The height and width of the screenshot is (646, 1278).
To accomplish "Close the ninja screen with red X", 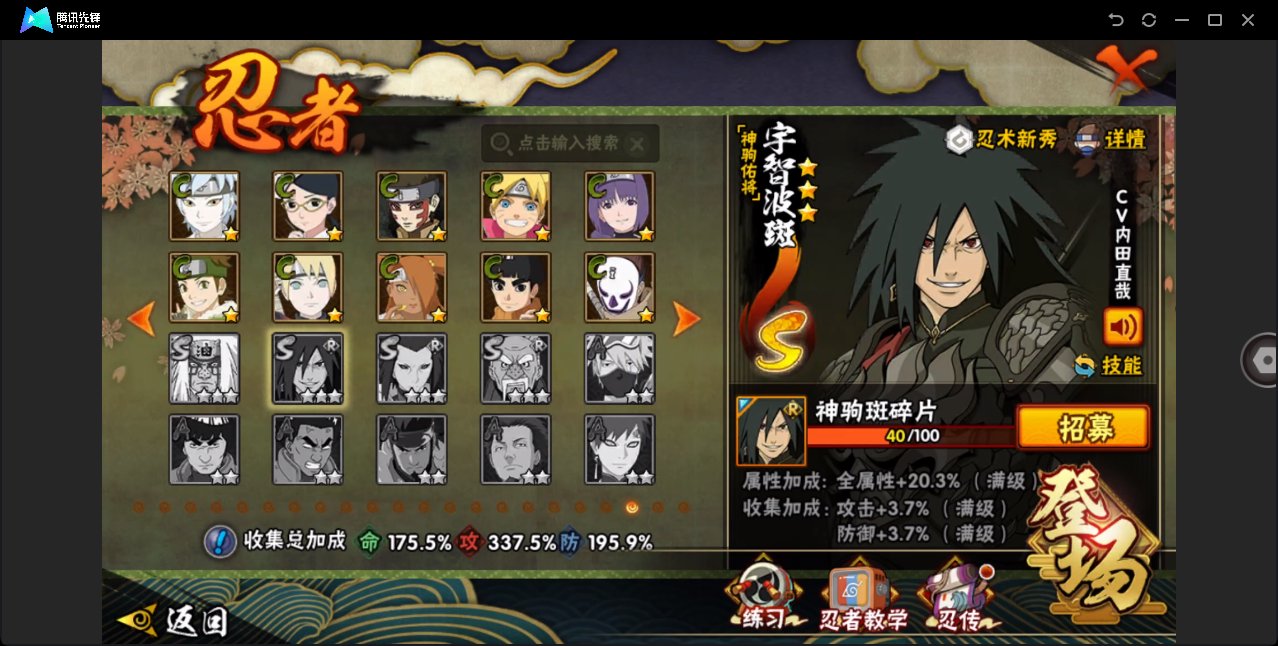I will click(1125, 68).
